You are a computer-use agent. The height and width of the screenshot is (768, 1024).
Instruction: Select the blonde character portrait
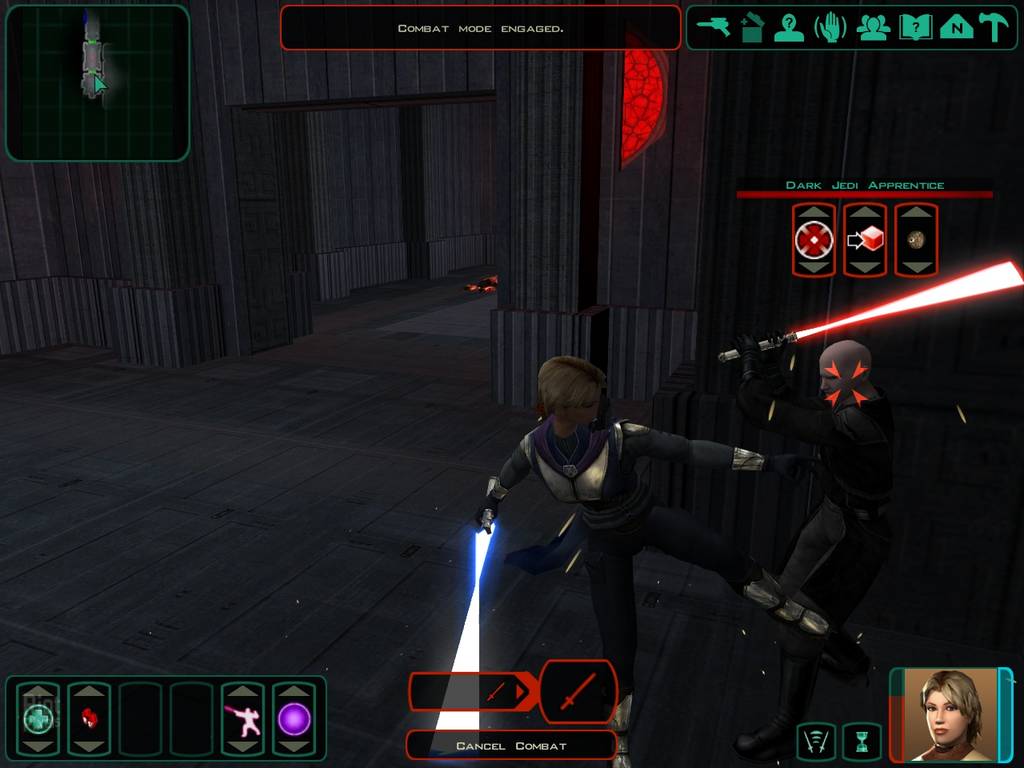[949, 714]
